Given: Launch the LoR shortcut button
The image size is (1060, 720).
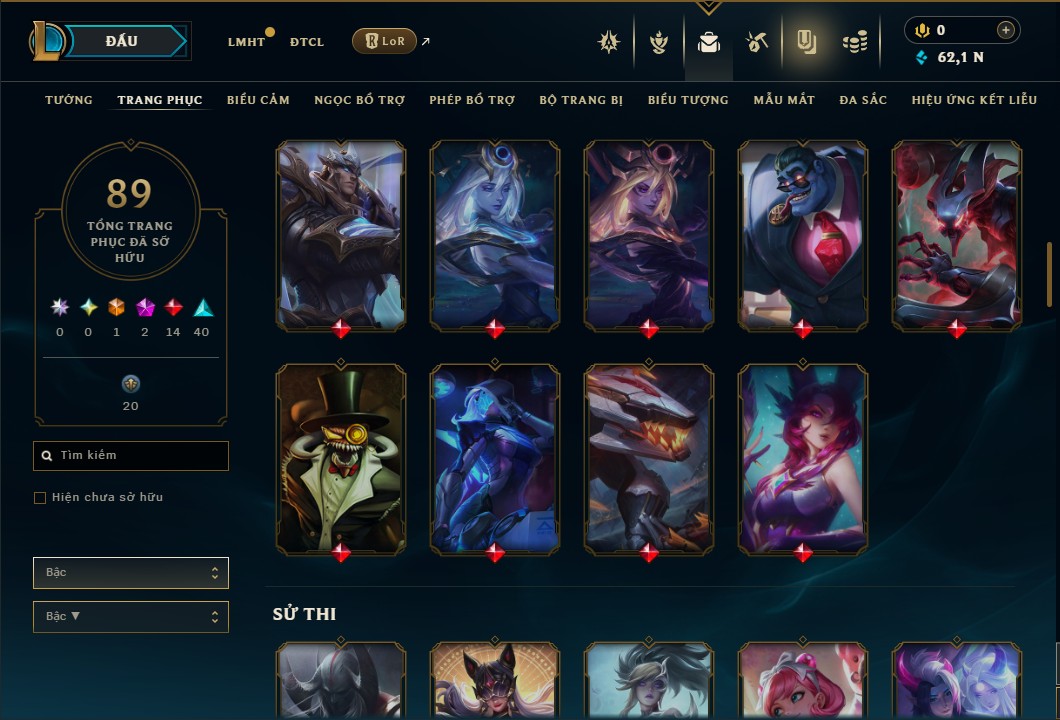Looking at the screenshot, I should pyautogui.click(x=384, y=41).
